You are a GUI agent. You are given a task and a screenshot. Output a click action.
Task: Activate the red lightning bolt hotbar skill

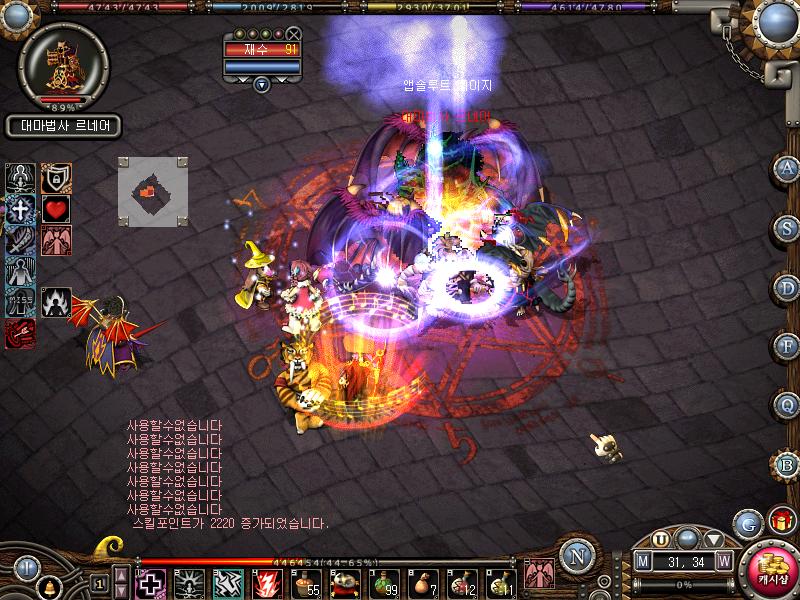[x=267, y=583]
